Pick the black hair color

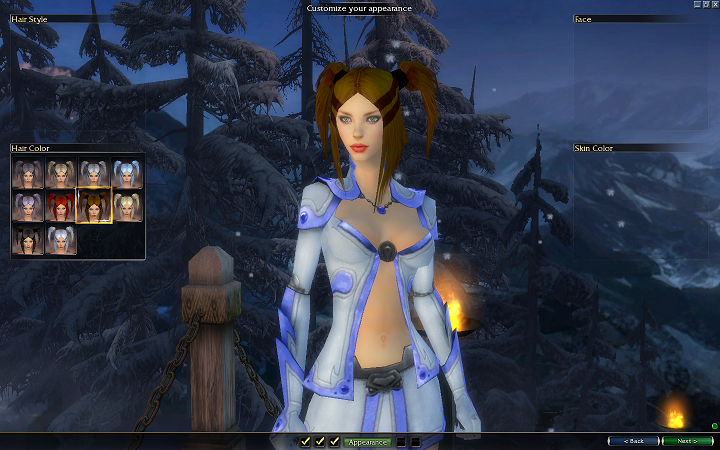[x=28, y=240]
